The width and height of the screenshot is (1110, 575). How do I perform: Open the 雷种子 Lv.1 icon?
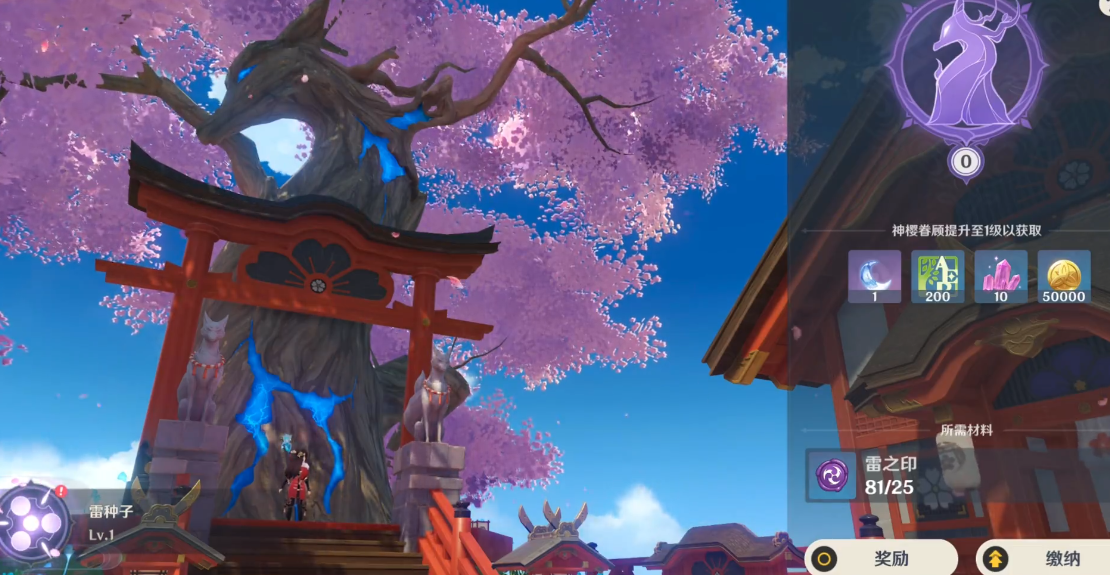34,521
